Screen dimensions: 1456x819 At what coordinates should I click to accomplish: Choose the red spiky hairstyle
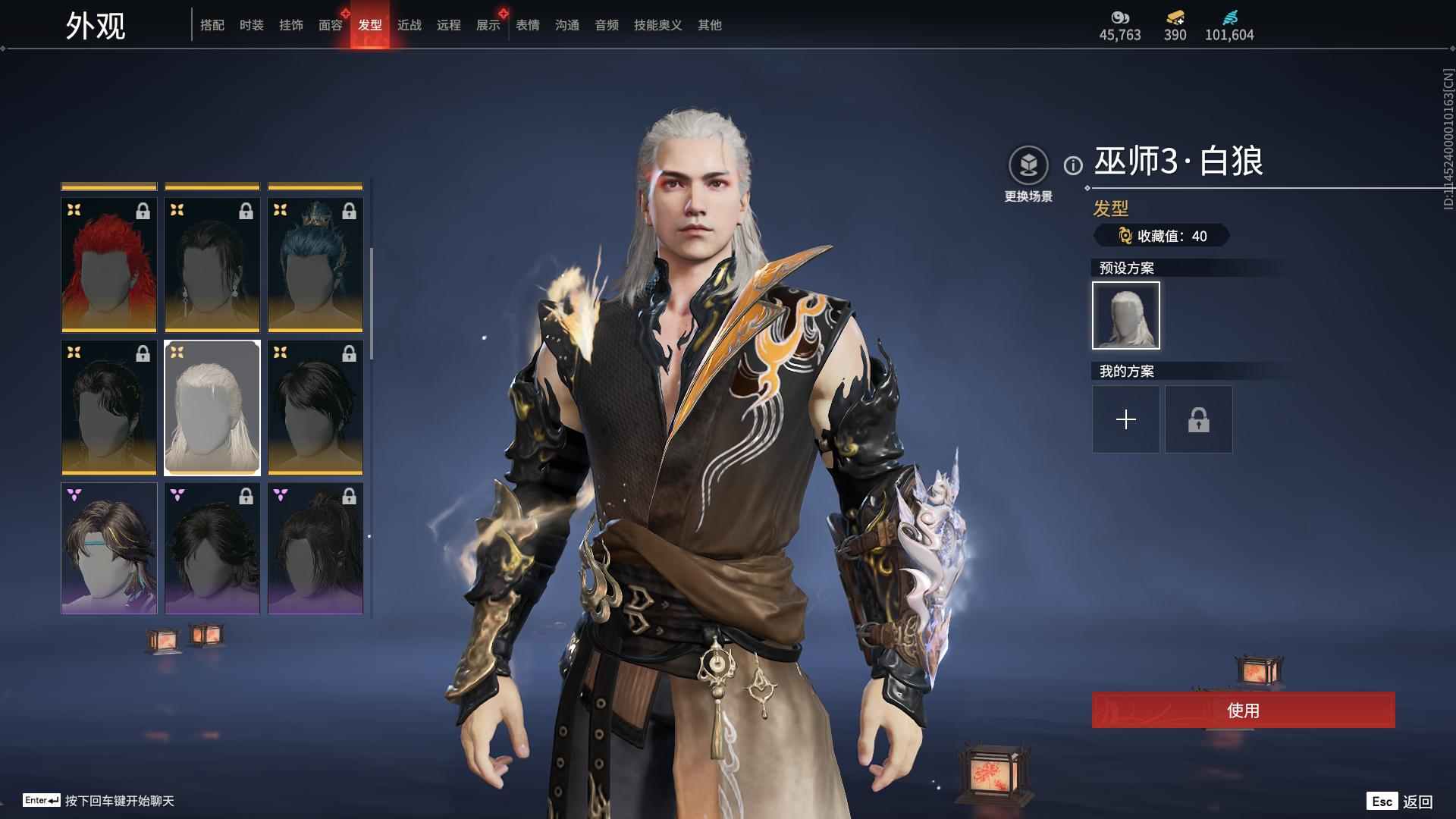[x=109, y=265]
